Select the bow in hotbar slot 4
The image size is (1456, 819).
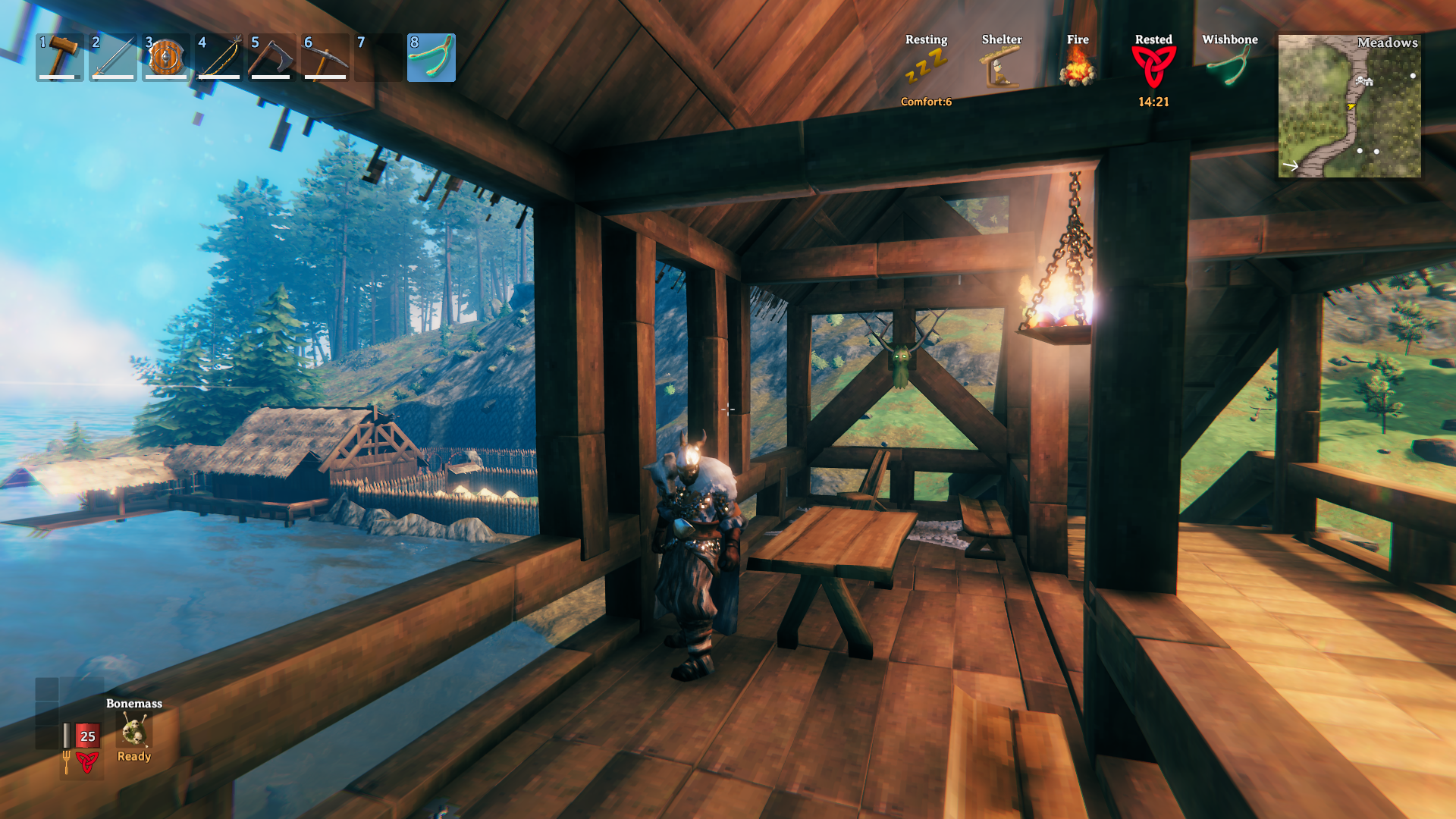click(219, 57)
